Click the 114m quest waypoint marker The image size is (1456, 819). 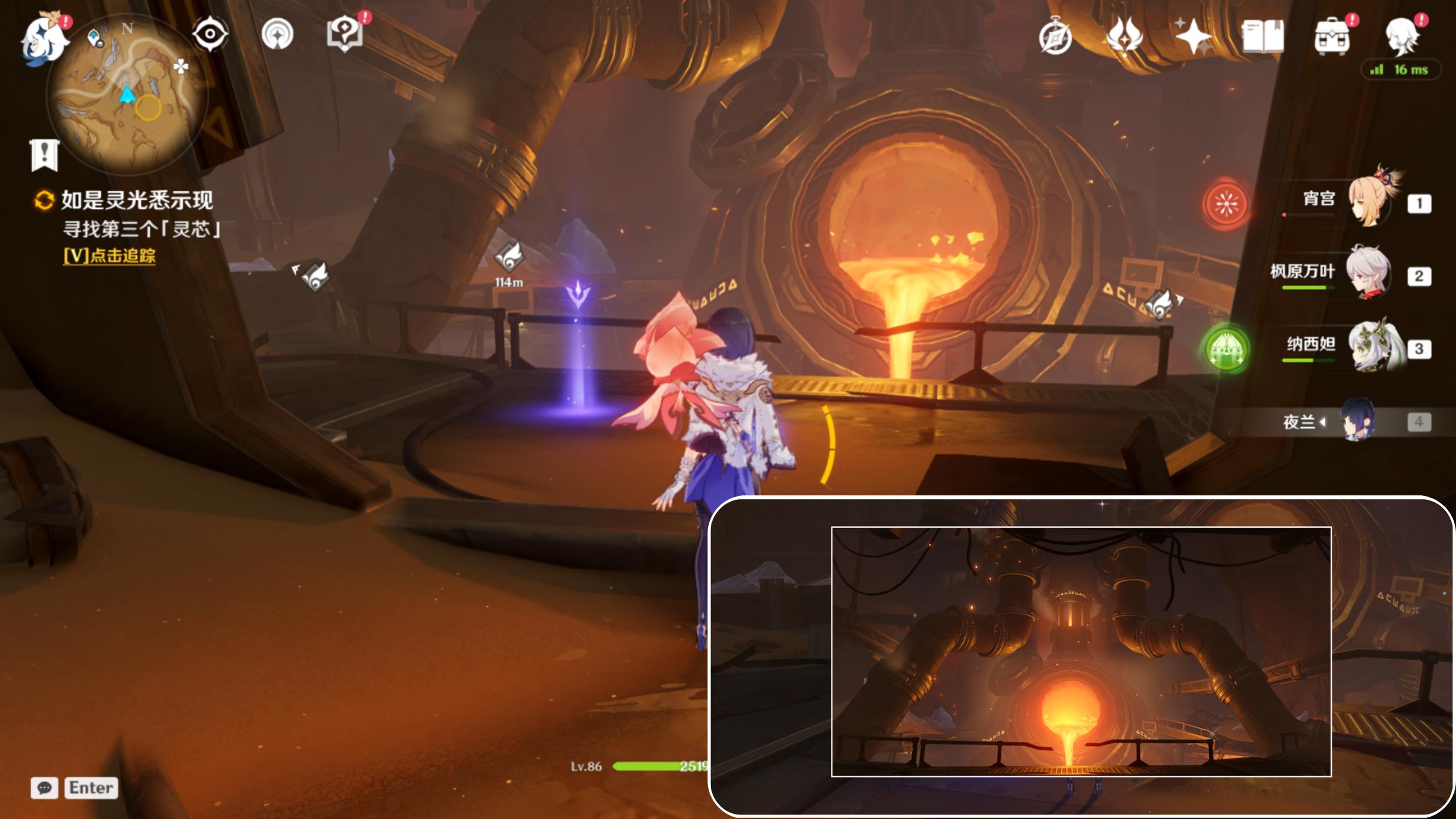pyautogui.click(x=508, y=259)
